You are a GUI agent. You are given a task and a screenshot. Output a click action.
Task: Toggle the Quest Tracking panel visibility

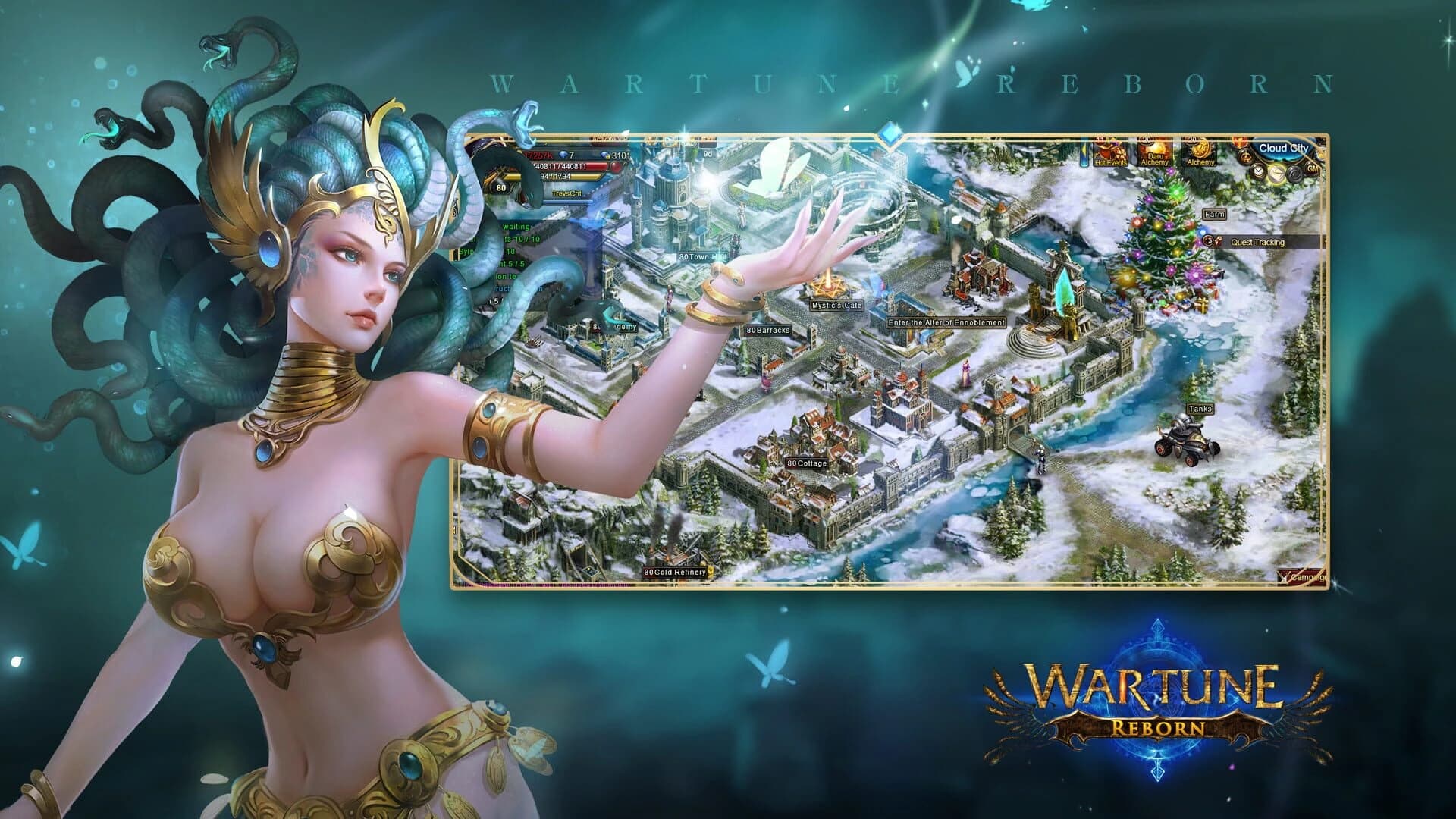(1258, 243)
